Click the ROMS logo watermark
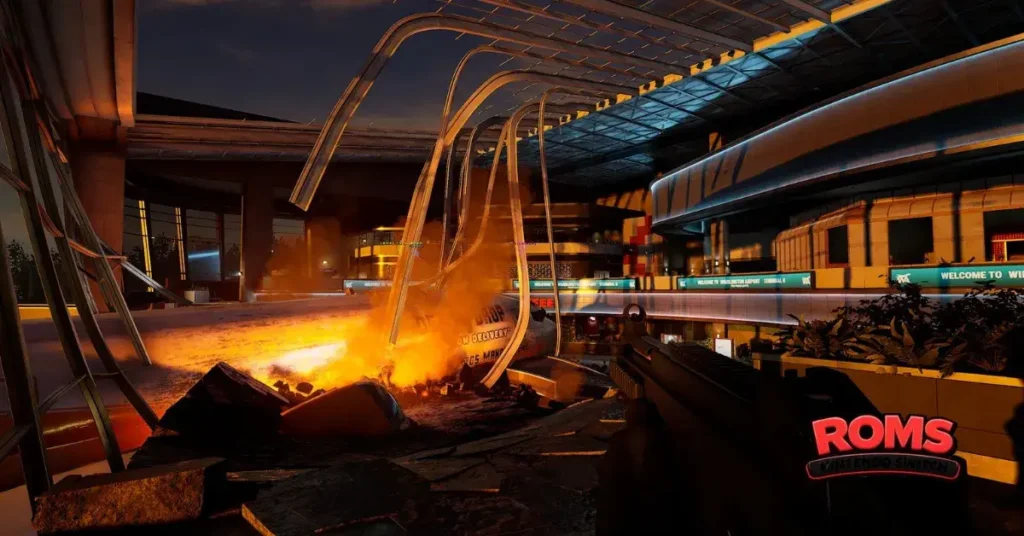Screen dimensions: 1024x536 (x=883, y=446)
